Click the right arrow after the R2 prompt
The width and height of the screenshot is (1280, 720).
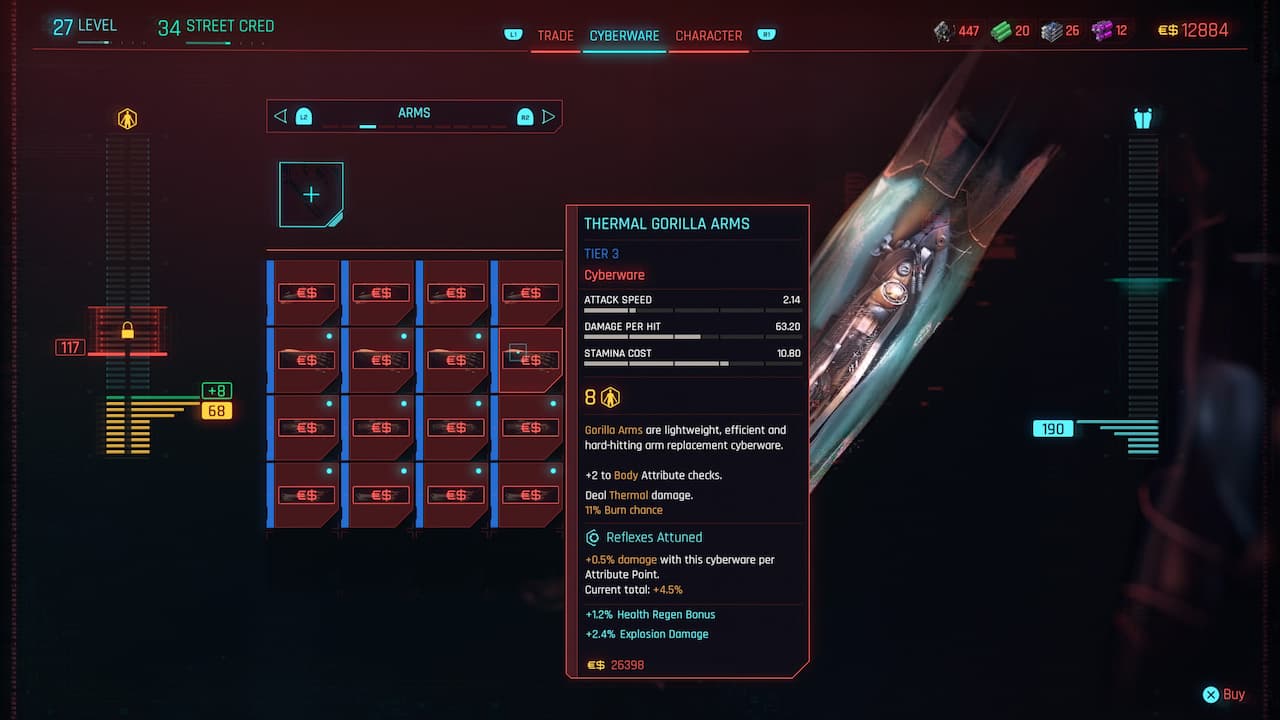[548, 116]
